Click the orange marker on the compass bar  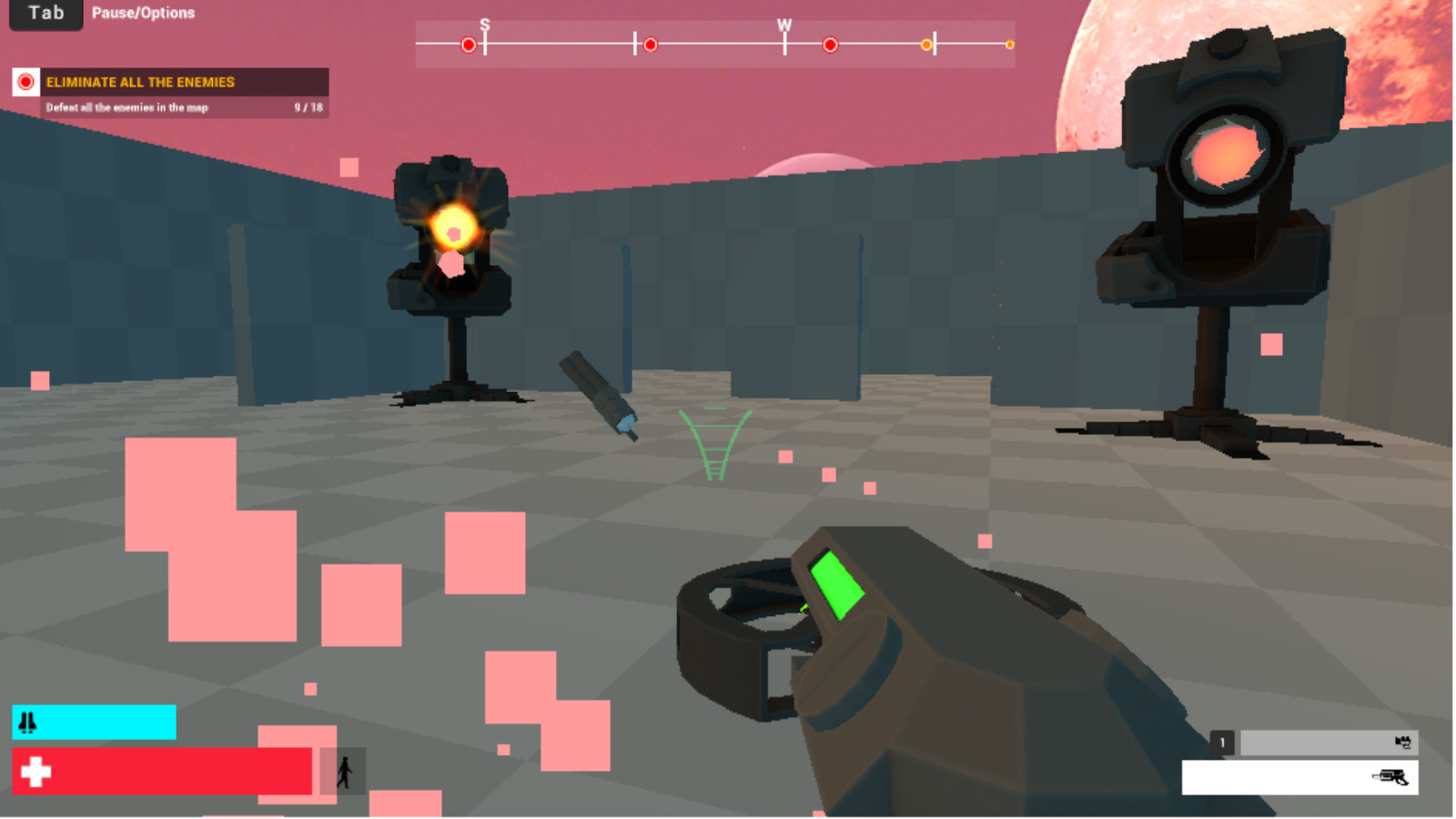(x=925, y=43)
